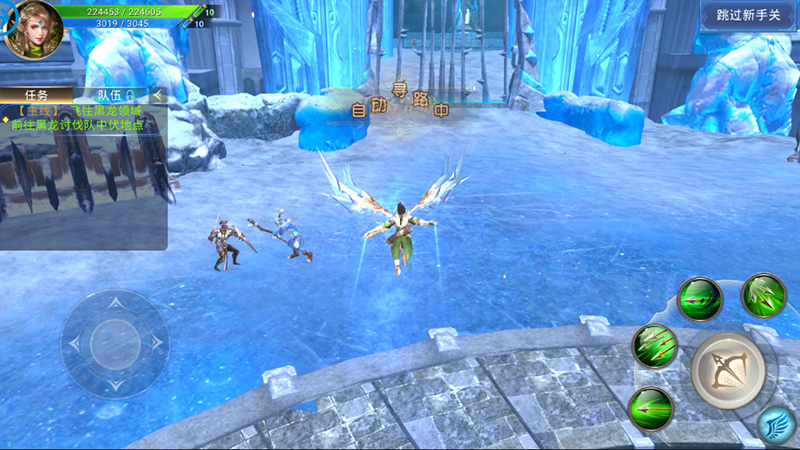The image size is (800, 450).
Task: Activate the swirling arrow skill
Action: click(x=699, y=298)
